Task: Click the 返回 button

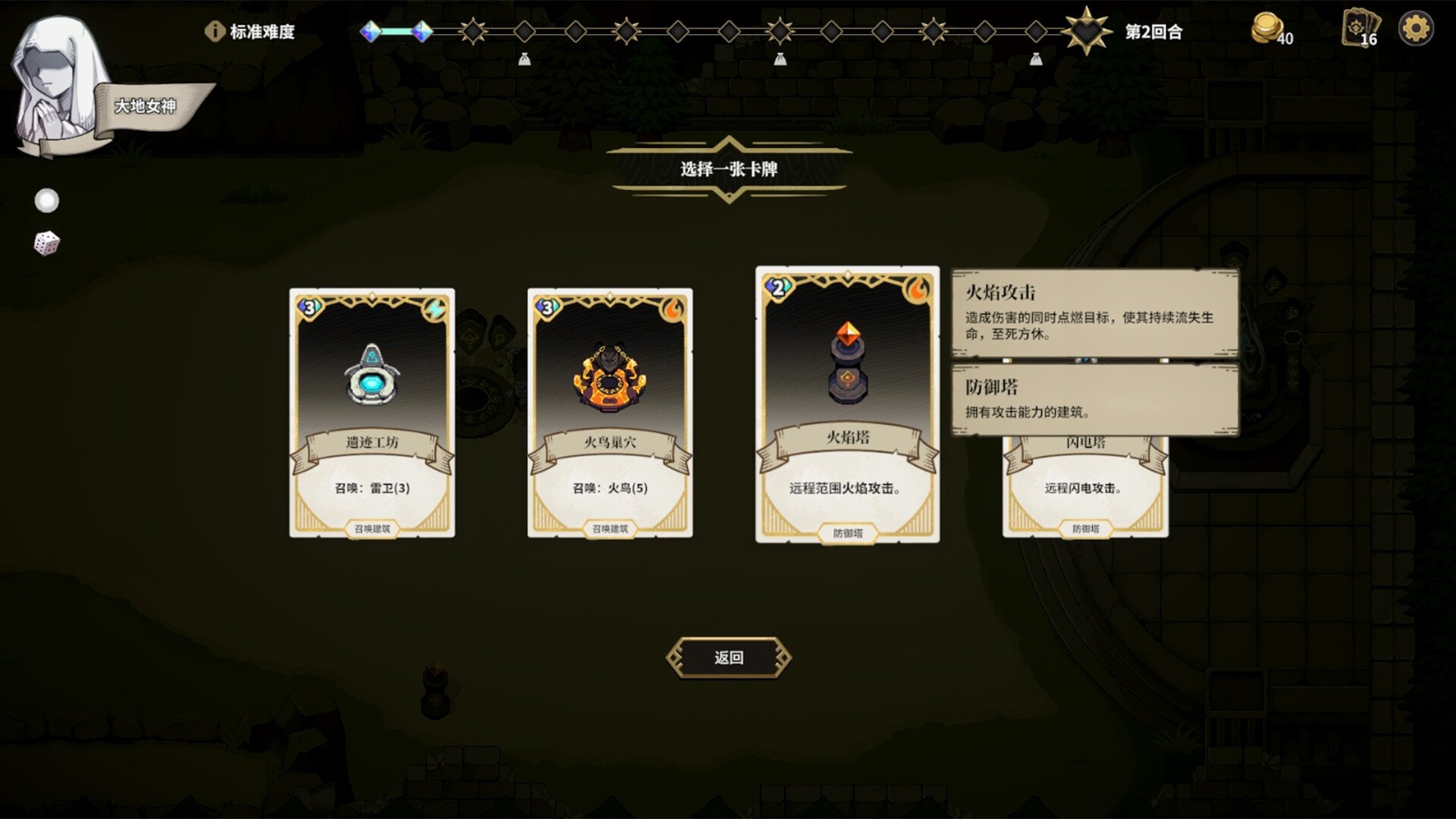Action: point(728,657)
